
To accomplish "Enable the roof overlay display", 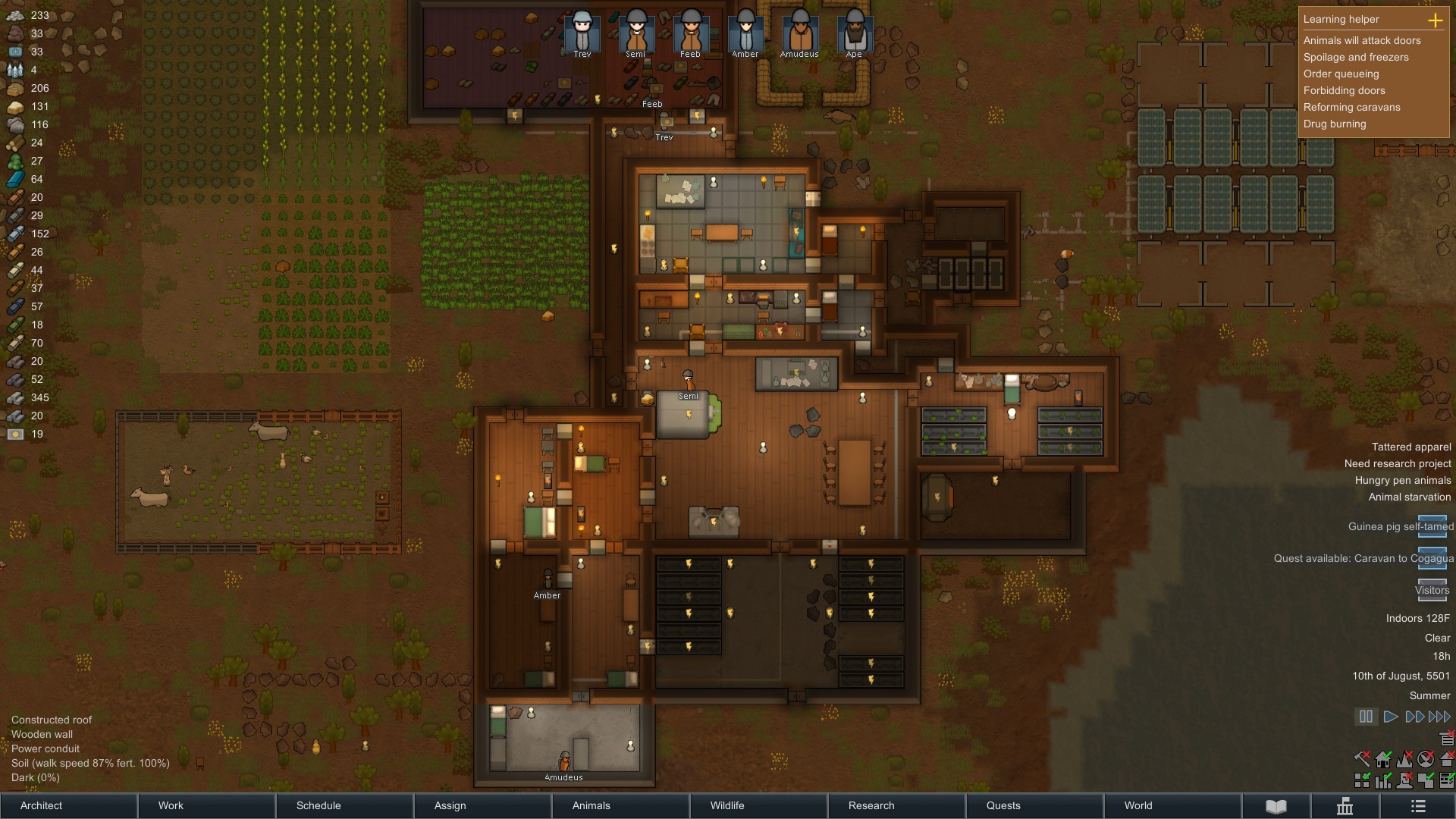I will [1448, 761].
